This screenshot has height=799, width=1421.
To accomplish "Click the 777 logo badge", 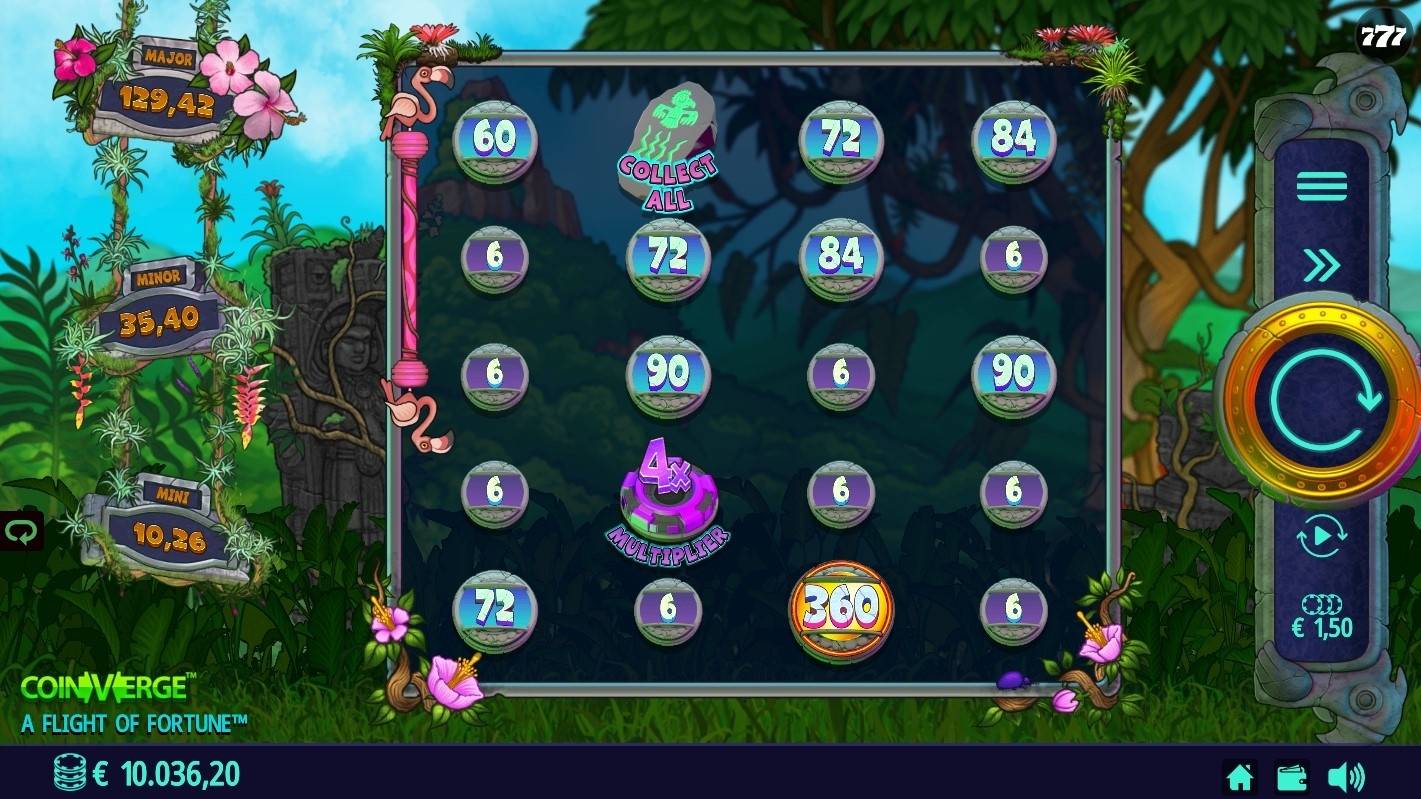I will [x=1383, y=38].
